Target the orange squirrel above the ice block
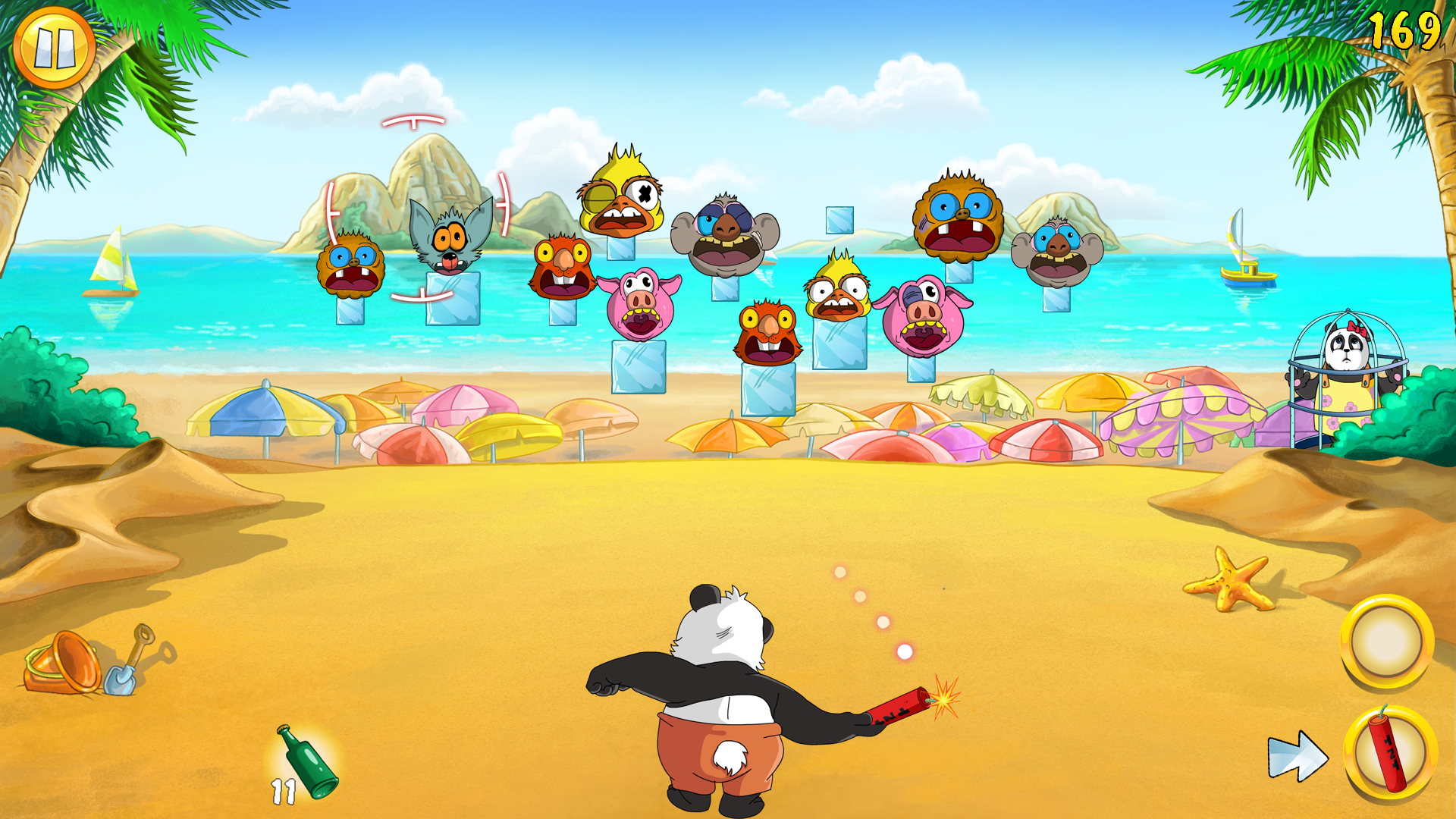 click(x=561, y=264)
